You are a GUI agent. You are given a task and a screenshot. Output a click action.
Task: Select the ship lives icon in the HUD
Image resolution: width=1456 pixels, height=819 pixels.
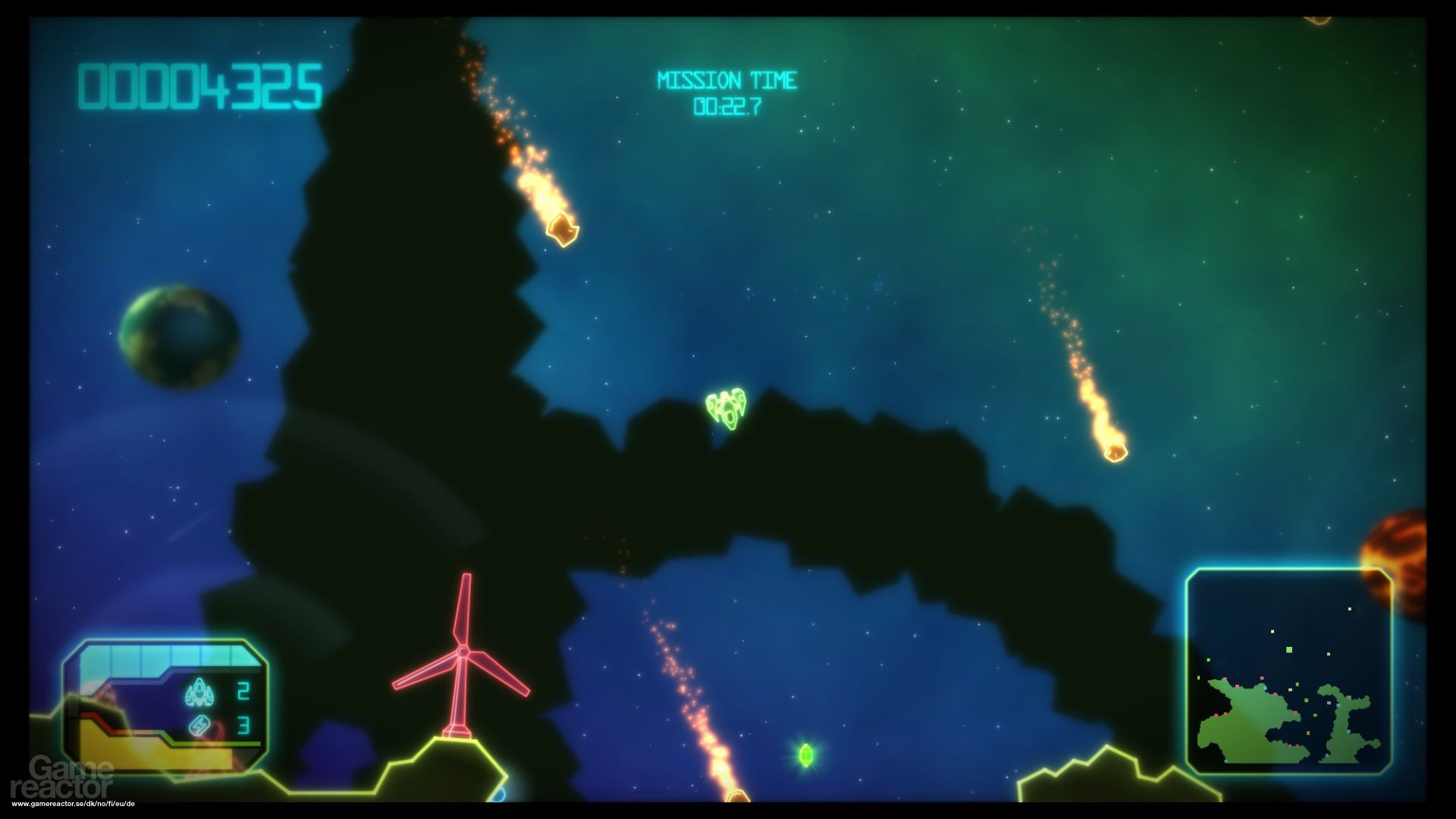tap(199, 692)
